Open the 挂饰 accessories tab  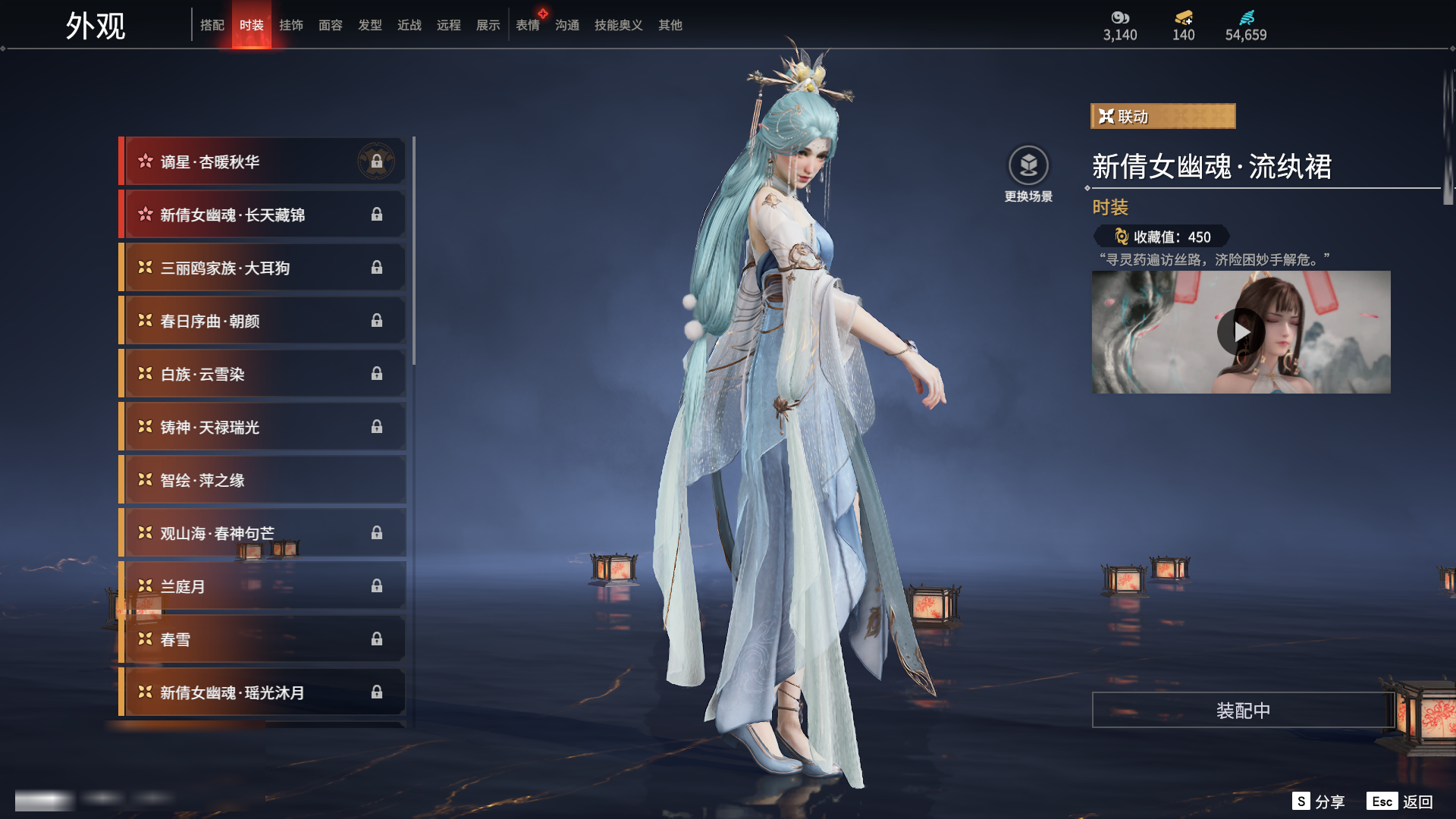pyautogui.click(x=290, y=25)
